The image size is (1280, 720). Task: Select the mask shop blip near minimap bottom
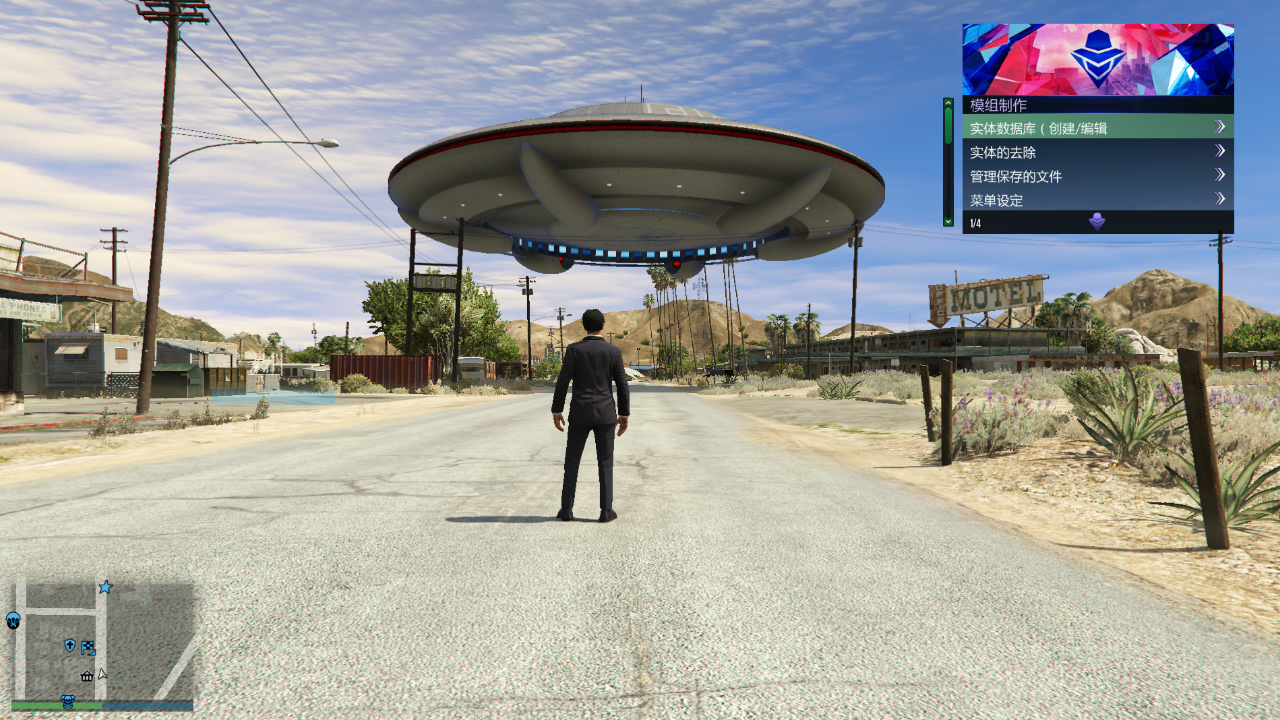tap(68, 701)
